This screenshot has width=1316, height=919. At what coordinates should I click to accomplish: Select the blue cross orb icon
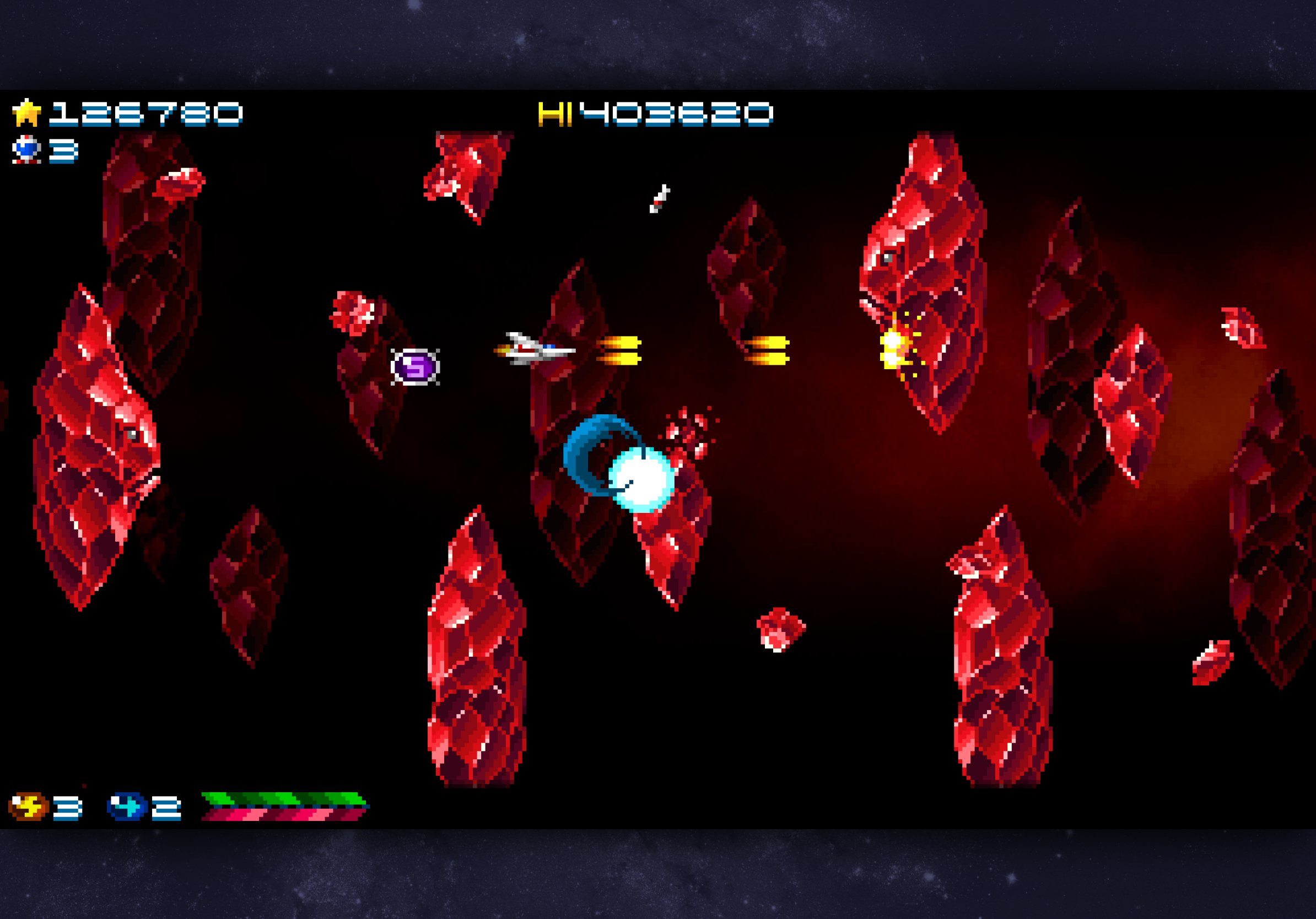pyautogui.click(x=127, y=807)
